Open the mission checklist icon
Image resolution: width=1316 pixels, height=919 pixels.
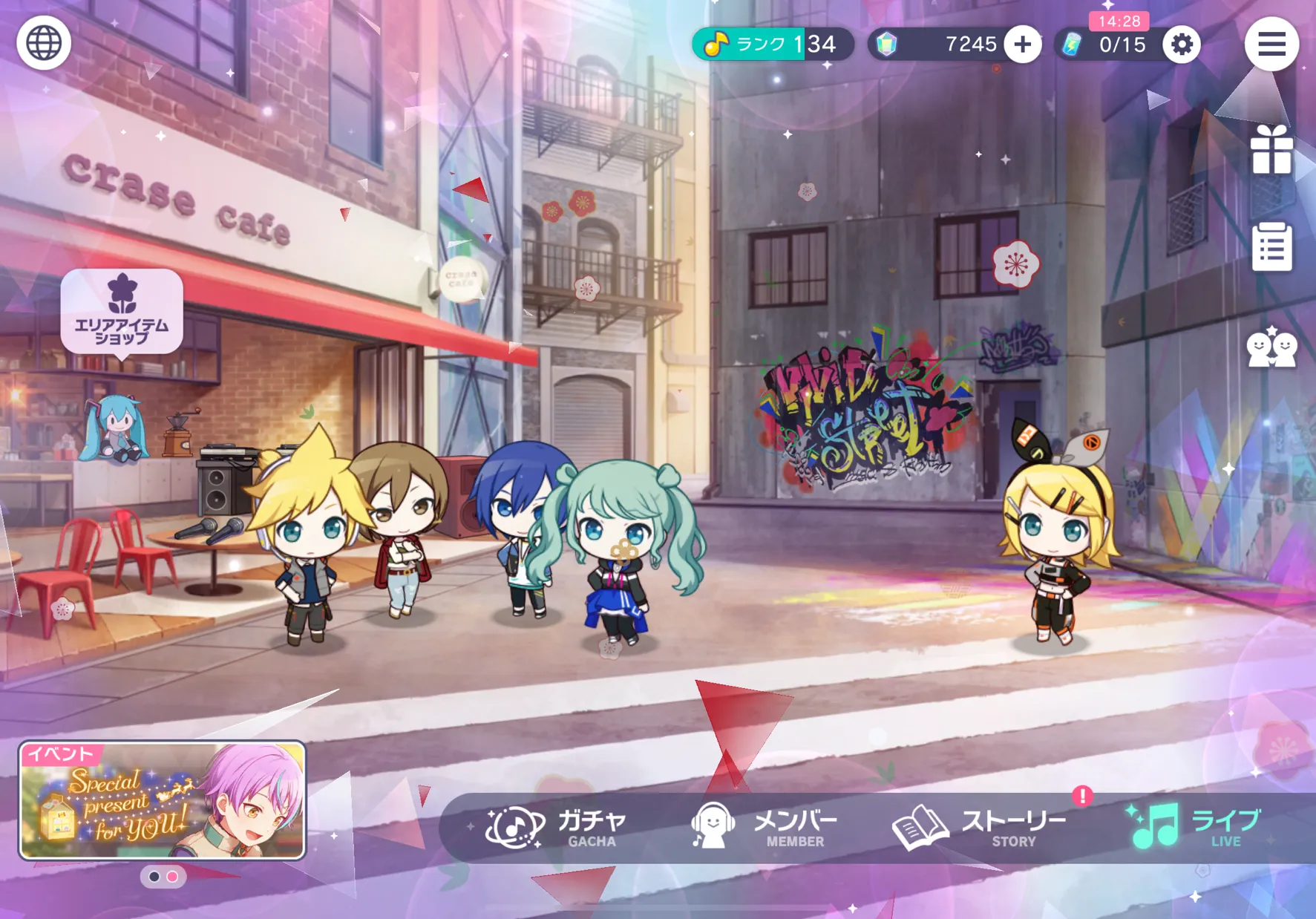coord(1271,246)
